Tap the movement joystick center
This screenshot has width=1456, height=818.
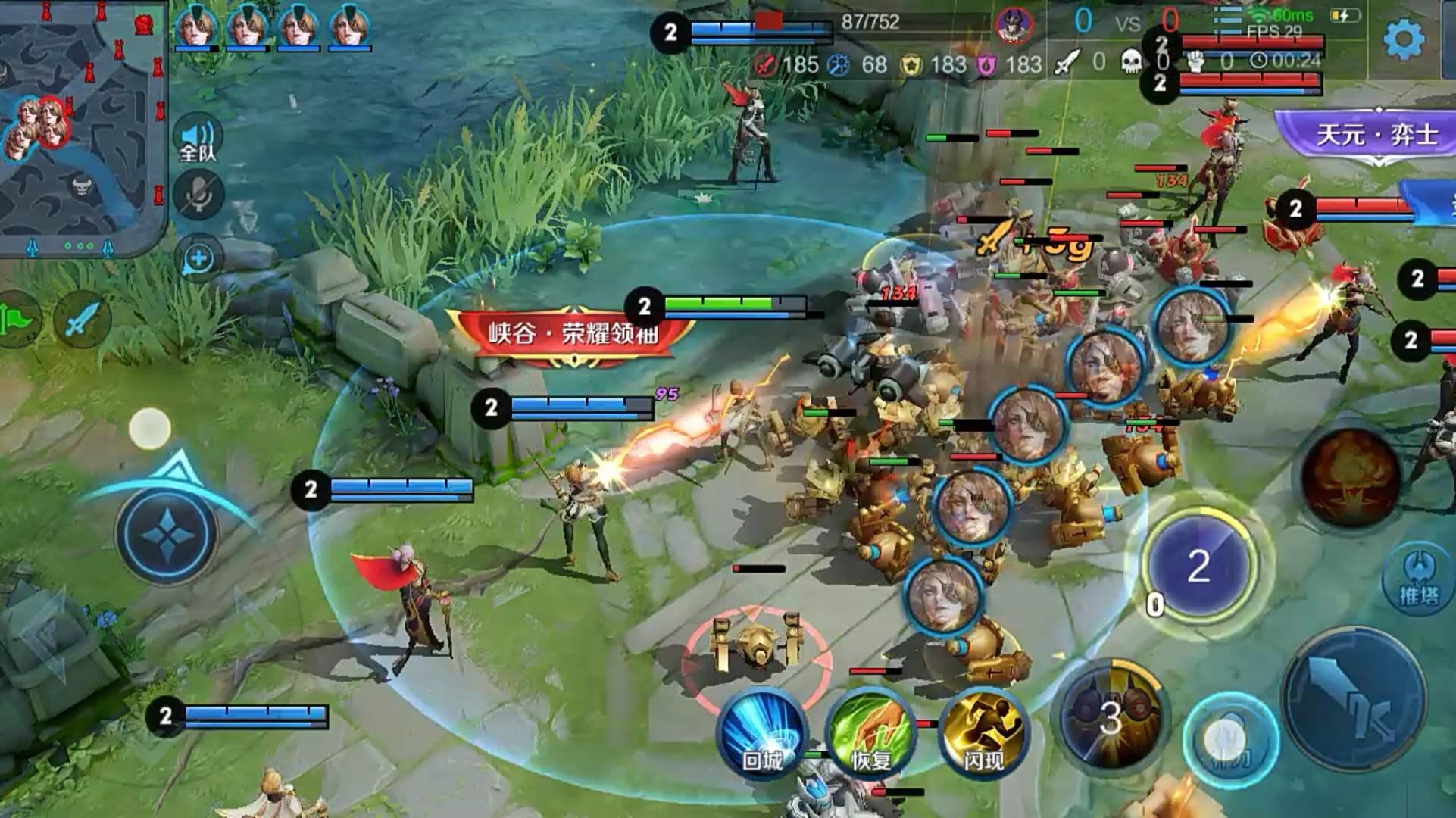pyautogui.click(x=166, y=534)
